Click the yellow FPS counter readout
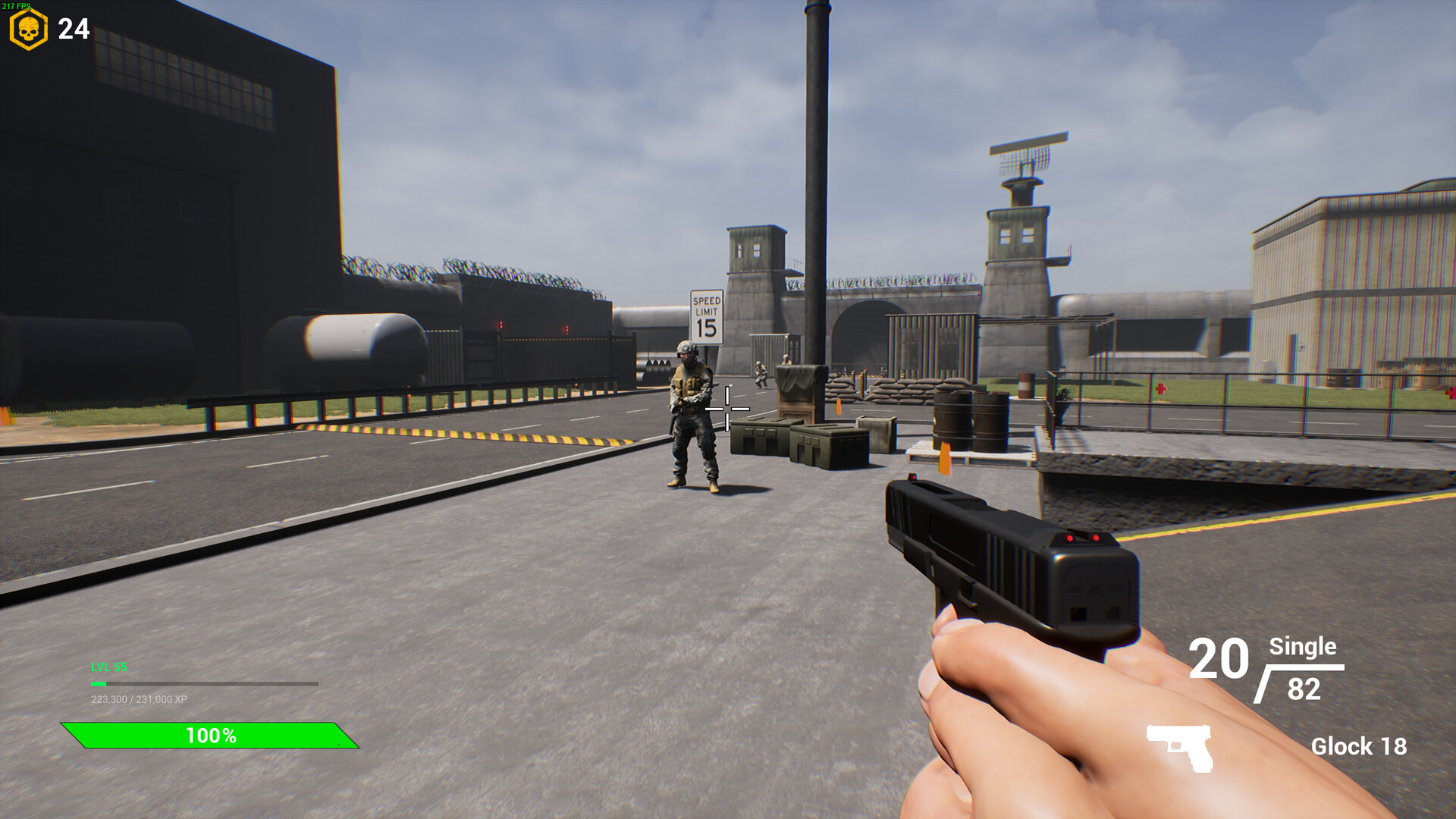The image size is (1456, 819). tap(17, 5)
